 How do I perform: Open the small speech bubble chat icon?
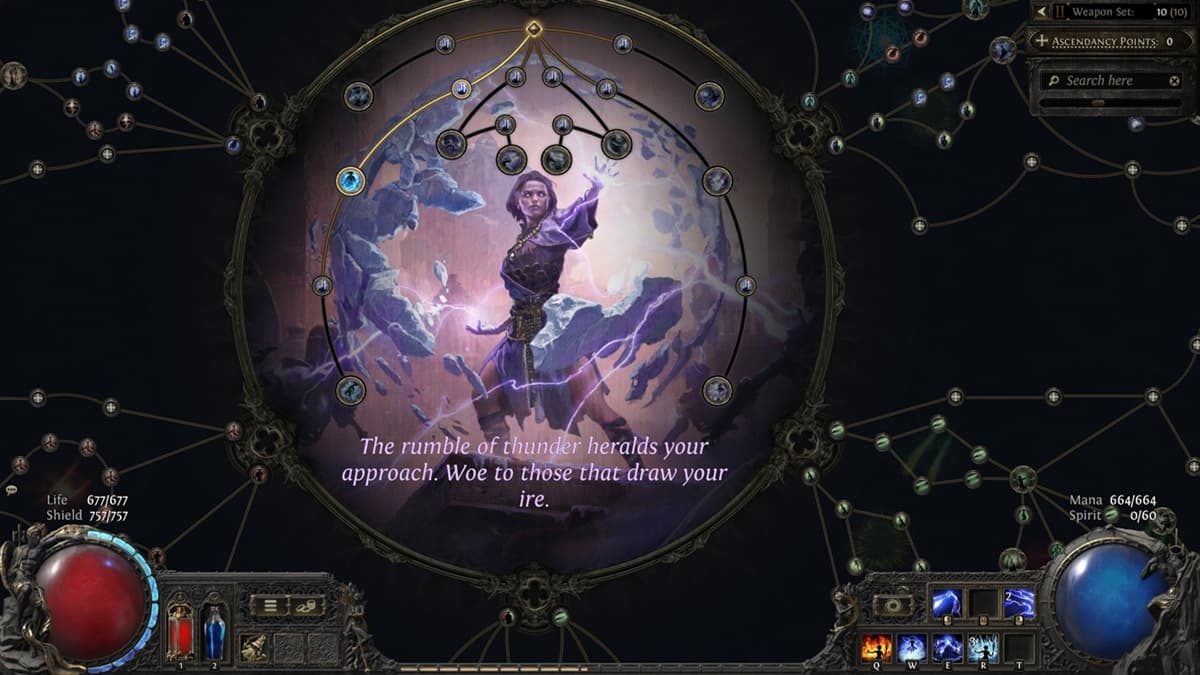12,490
